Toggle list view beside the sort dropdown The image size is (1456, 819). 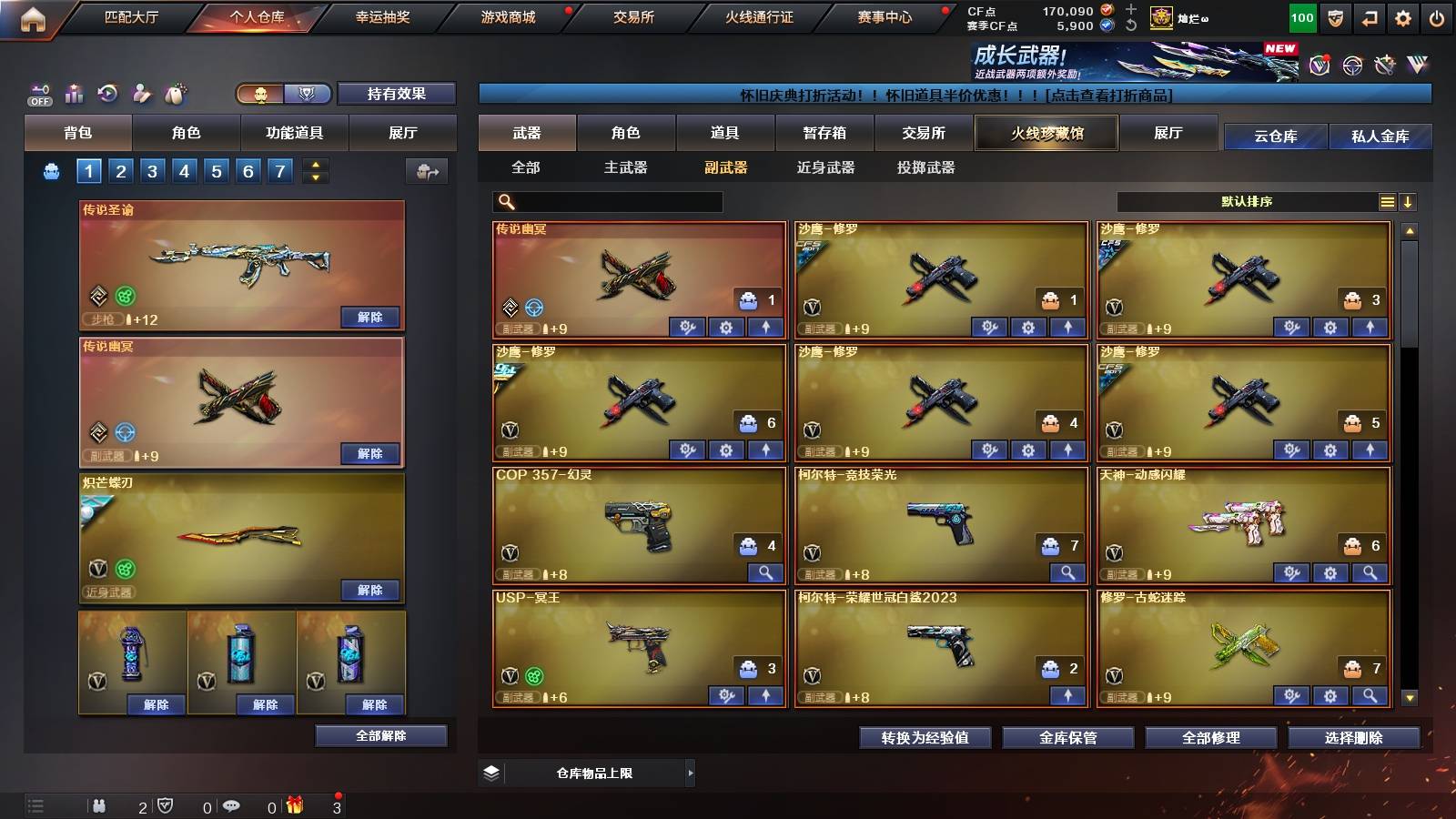(x=1386, y=202)
